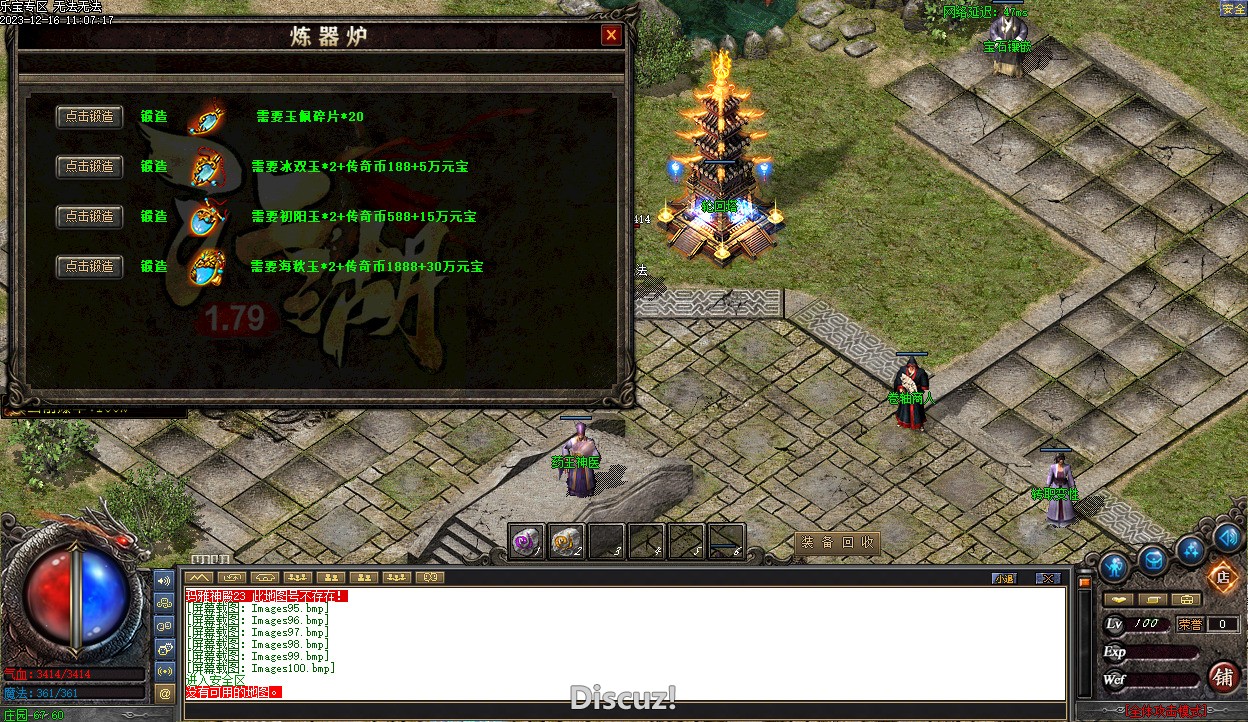The image size is (1248, 722).
Task: Click the @ button beside chat
Action: [x=165, y=692]
